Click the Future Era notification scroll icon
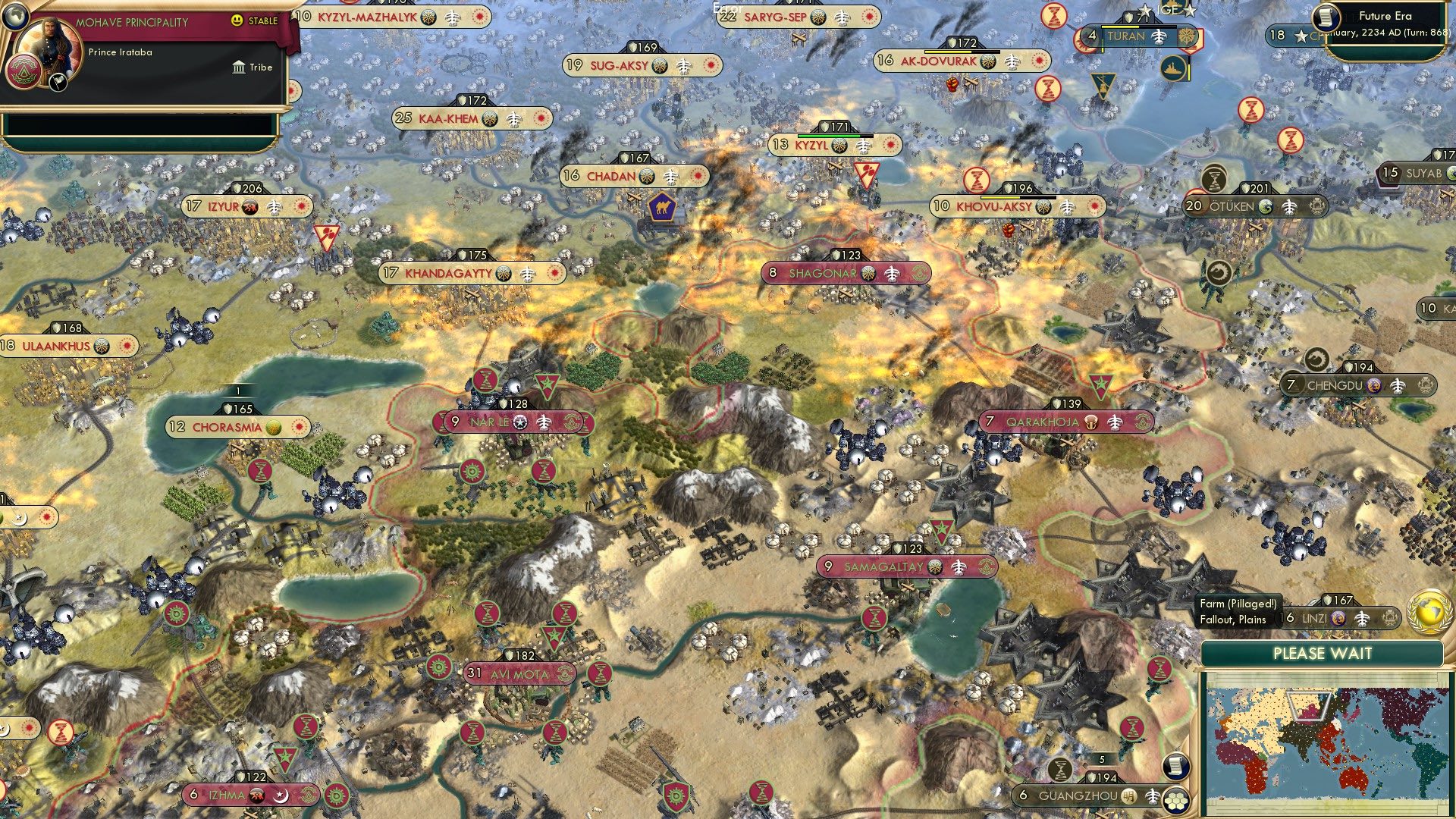This screenshot has width=1456, height=819. 1326,17
